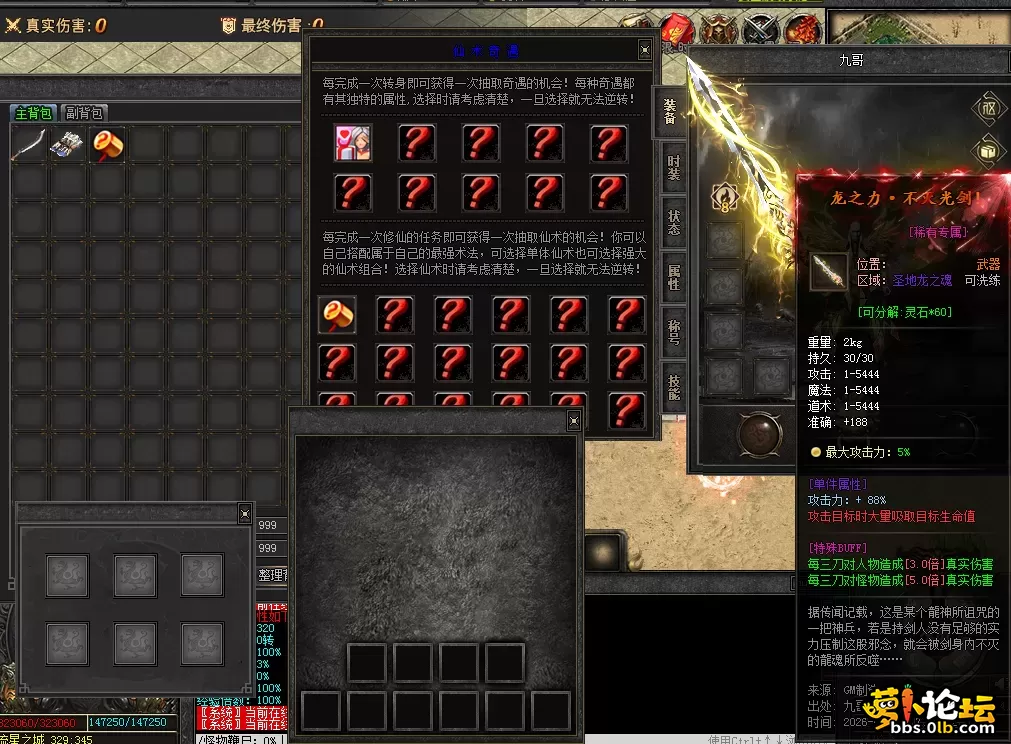Choose the revealed mallet immortal skill
The width and height of the screenshot is (1011, 744).
click(337, 315)
